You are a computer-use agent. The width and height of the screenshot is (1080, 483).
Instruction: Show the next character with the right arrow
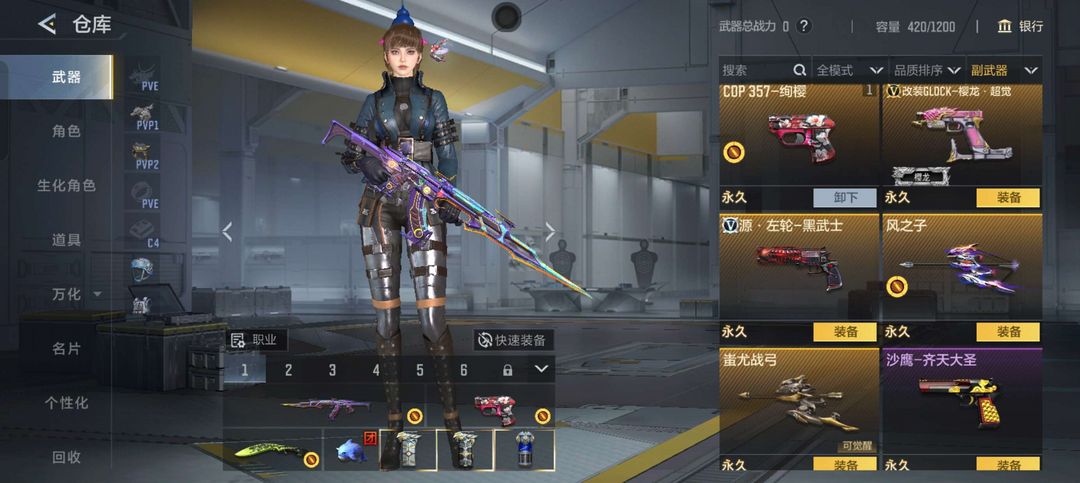[x=549, y=232]
